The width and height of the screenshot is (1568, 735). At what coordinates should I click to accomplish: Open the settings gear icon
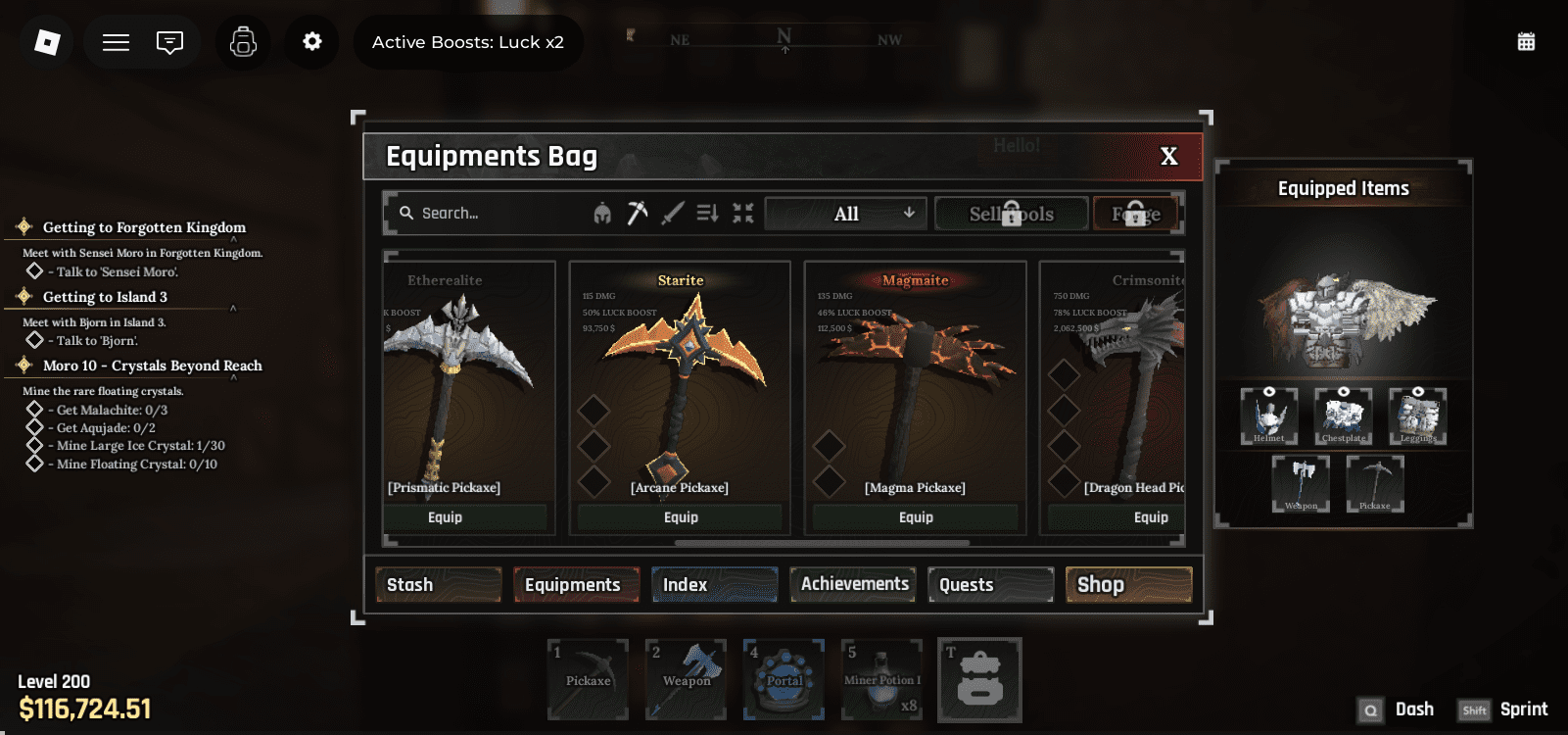pyautogui.click(x=311, y=42)
